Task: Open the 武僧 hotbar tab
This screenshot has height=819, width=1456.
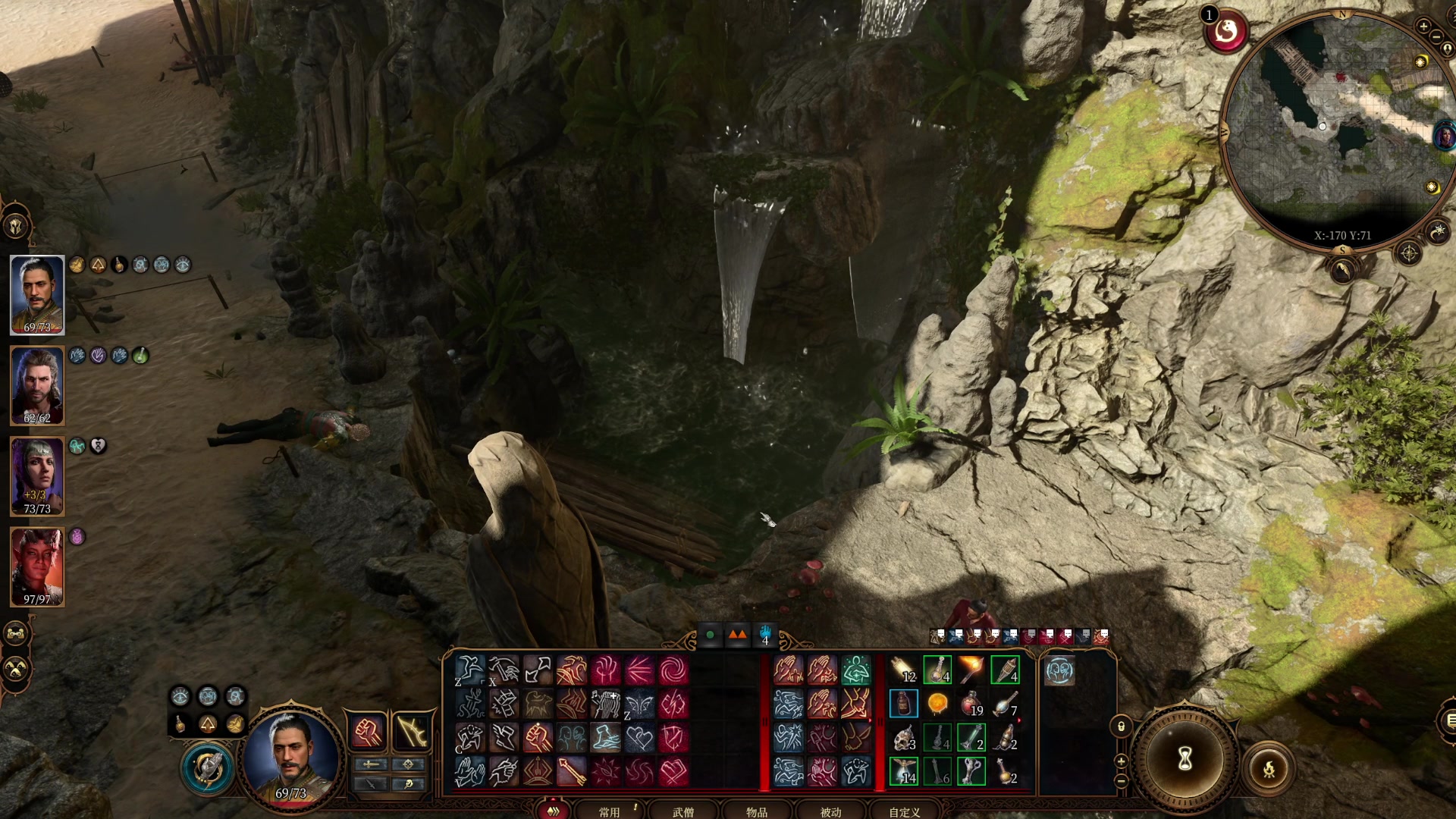Action: (682, 811)
